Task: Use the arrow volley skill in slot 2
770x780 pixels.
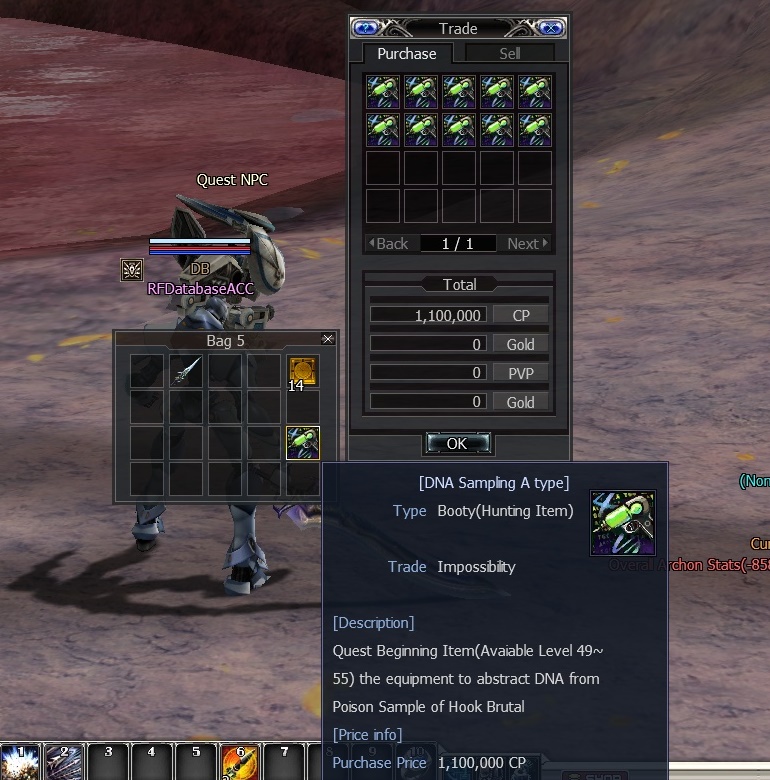Action: 63,762
